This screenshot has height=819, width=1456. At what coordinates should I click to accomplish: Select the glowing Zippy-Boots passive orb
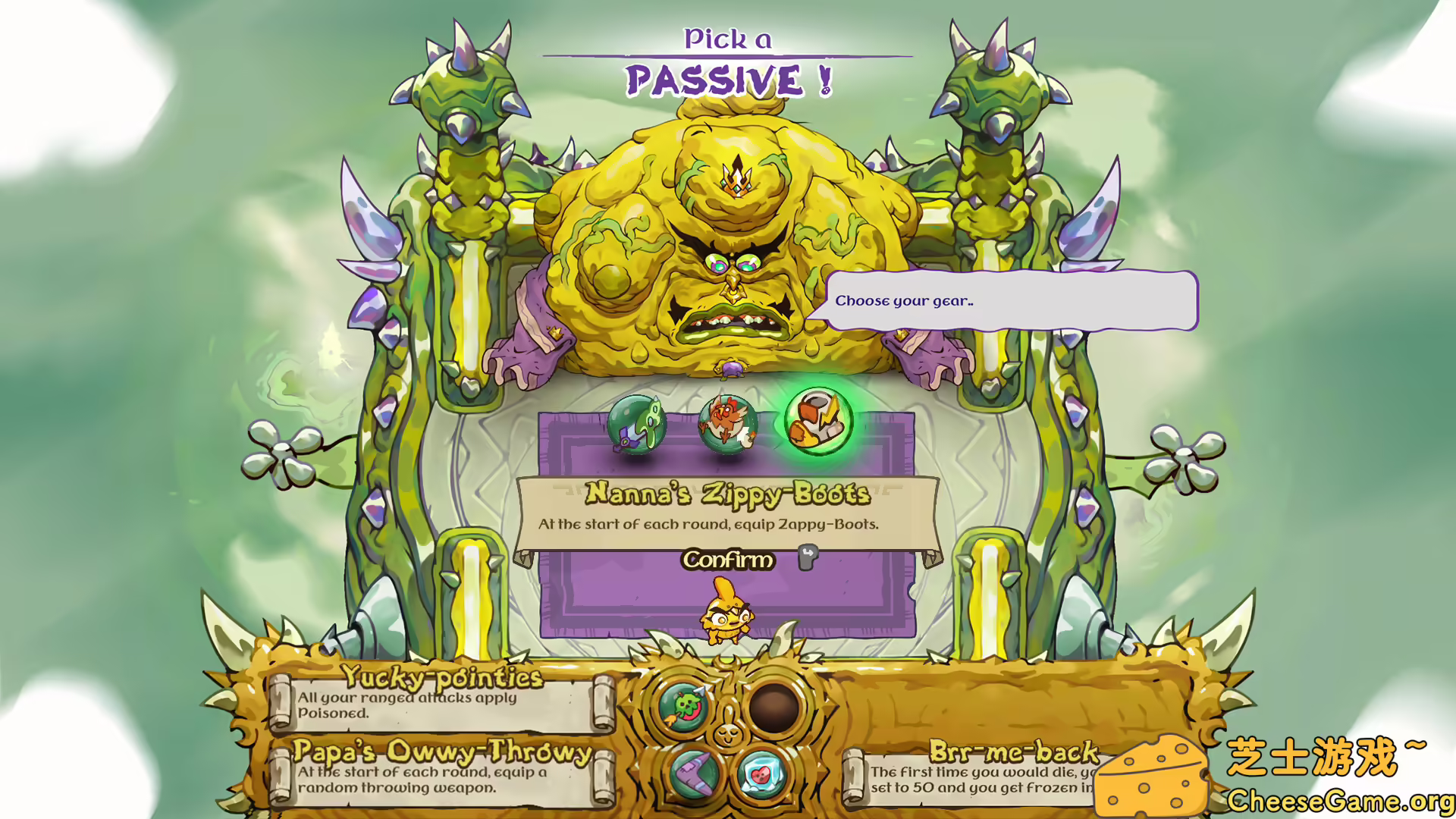817,421
